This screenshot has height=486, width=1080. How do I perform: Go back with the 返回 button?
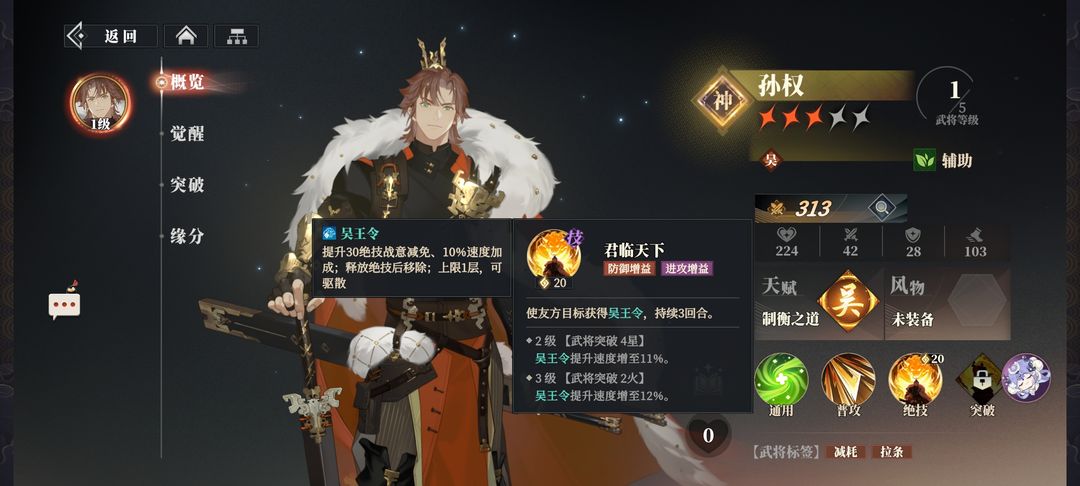111,36
